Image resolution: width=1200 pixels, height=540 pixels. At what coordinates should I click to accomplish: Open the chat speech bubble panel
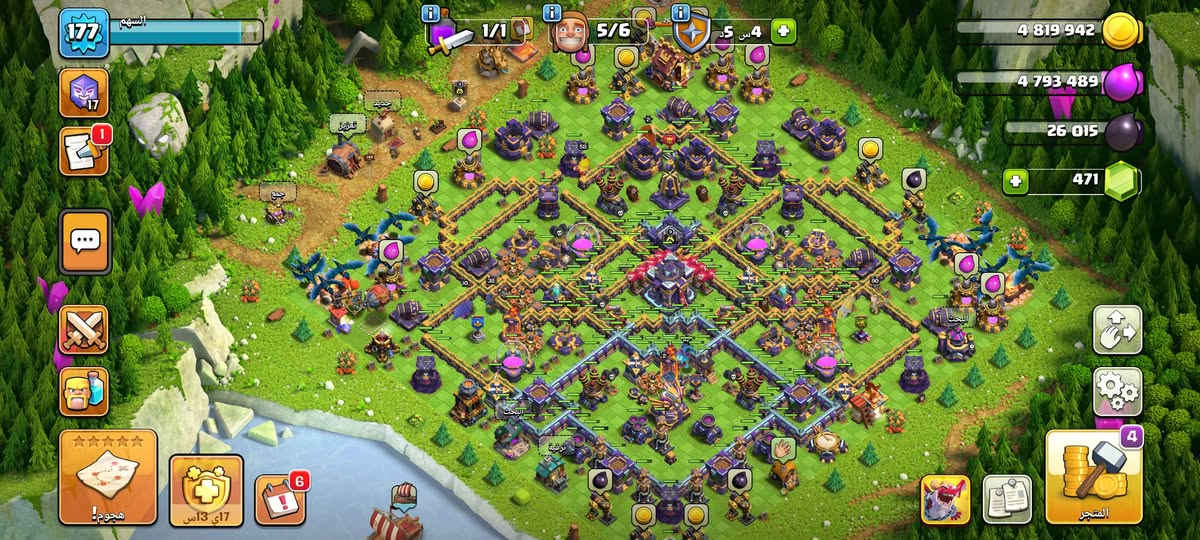(85, 241)
